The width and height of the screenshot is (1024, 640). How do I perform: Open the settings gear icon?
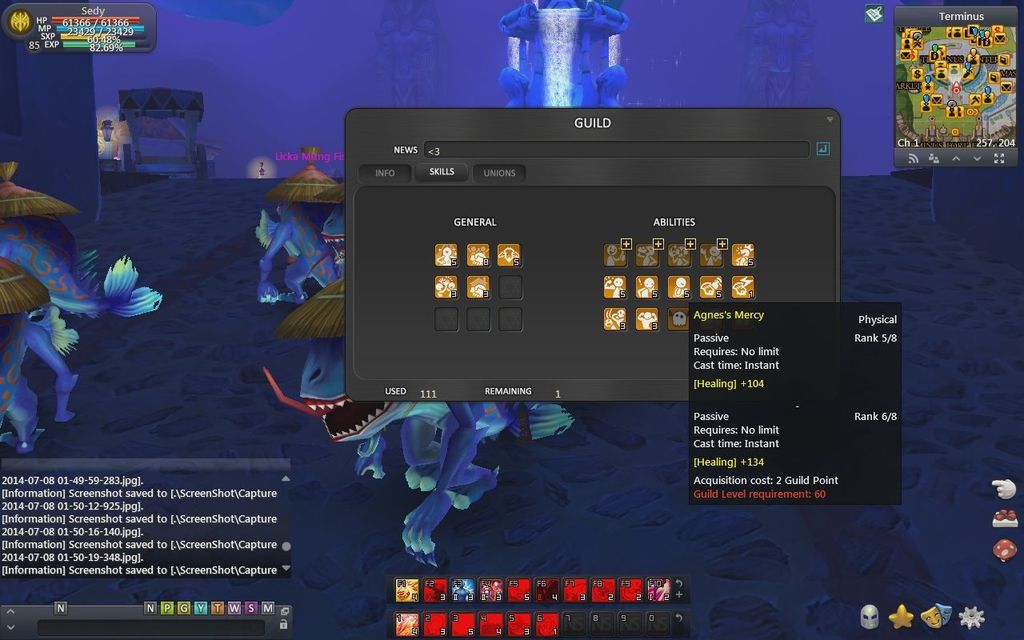[x=971, y=617]
